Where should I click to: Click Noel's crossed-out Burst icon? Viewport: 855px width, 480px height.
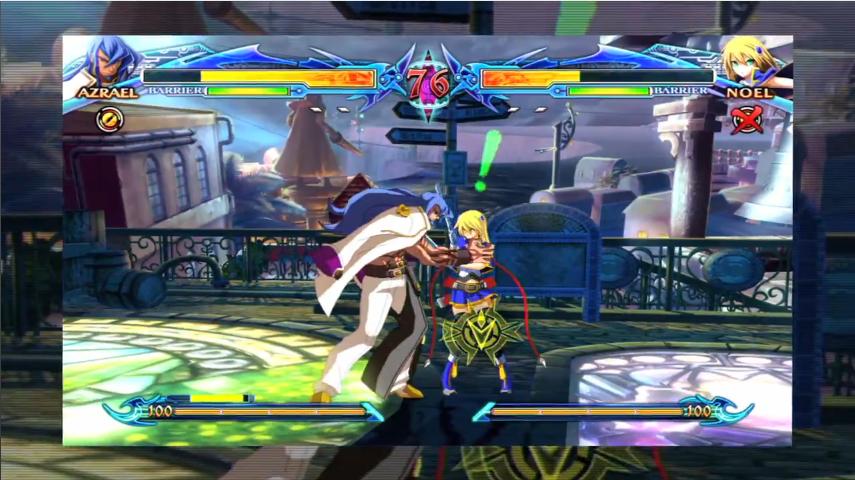746,120
